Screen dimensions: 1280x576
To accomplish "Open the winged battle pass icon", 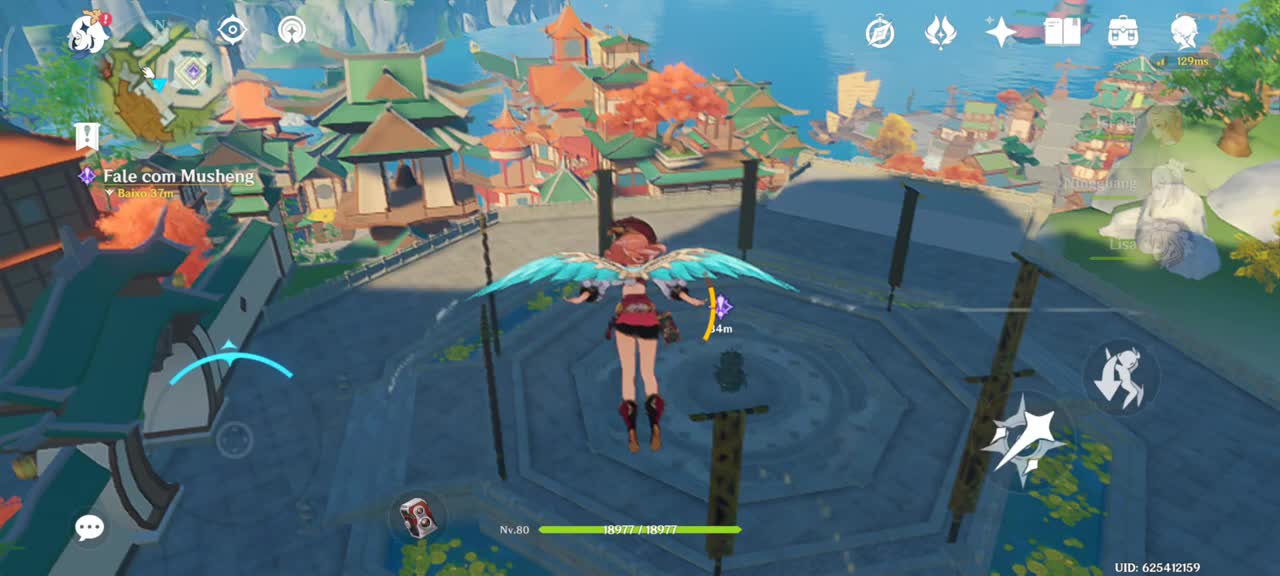I will (x=940, y=32).
